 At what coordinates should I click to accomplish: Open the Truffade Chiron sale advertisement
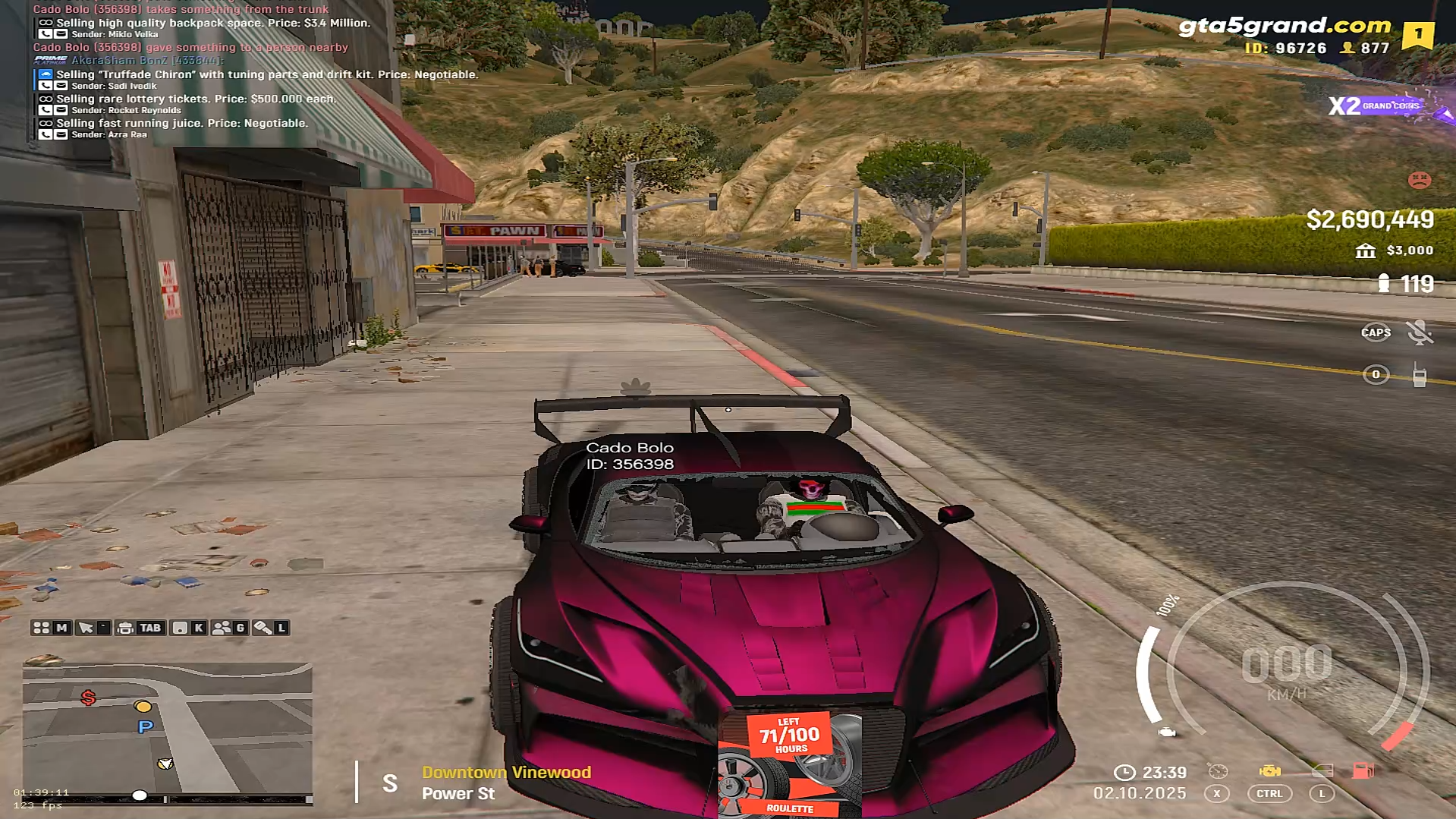point(266,74)
